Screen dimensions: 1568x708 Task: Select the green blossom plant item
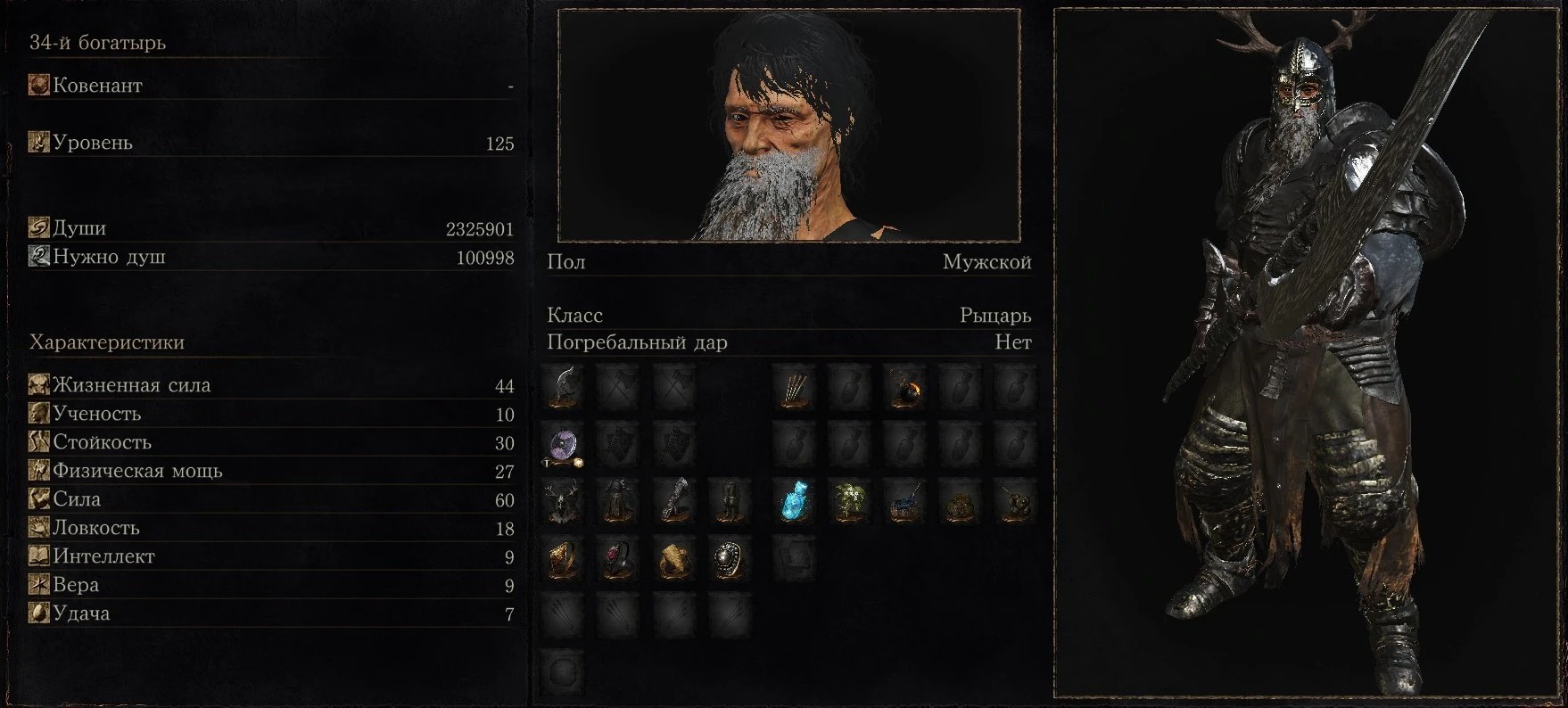(x=849, y=501)
